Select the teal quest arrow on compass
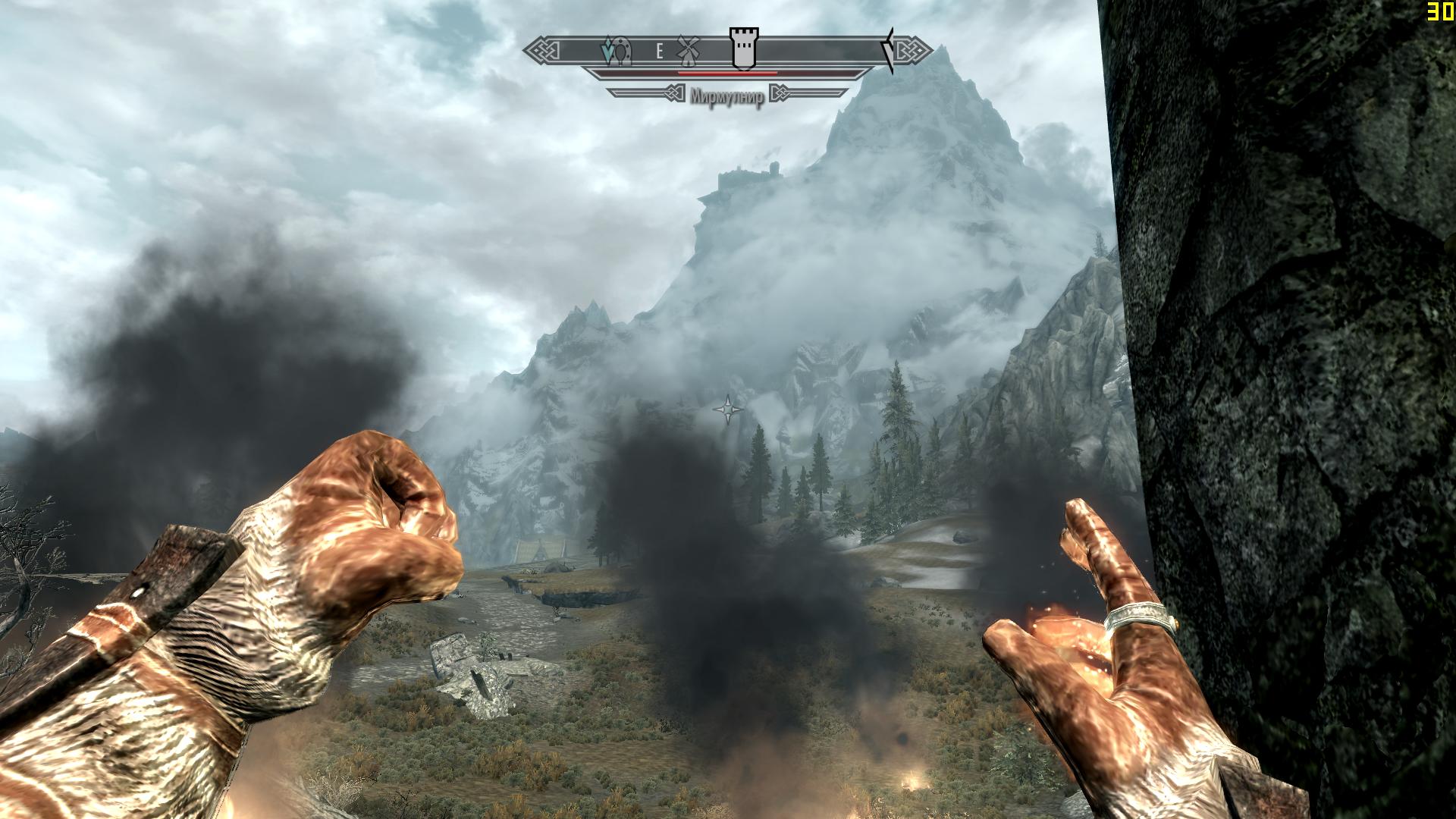Viewport: 1456px width, 819px height. (x=607, y=52)
